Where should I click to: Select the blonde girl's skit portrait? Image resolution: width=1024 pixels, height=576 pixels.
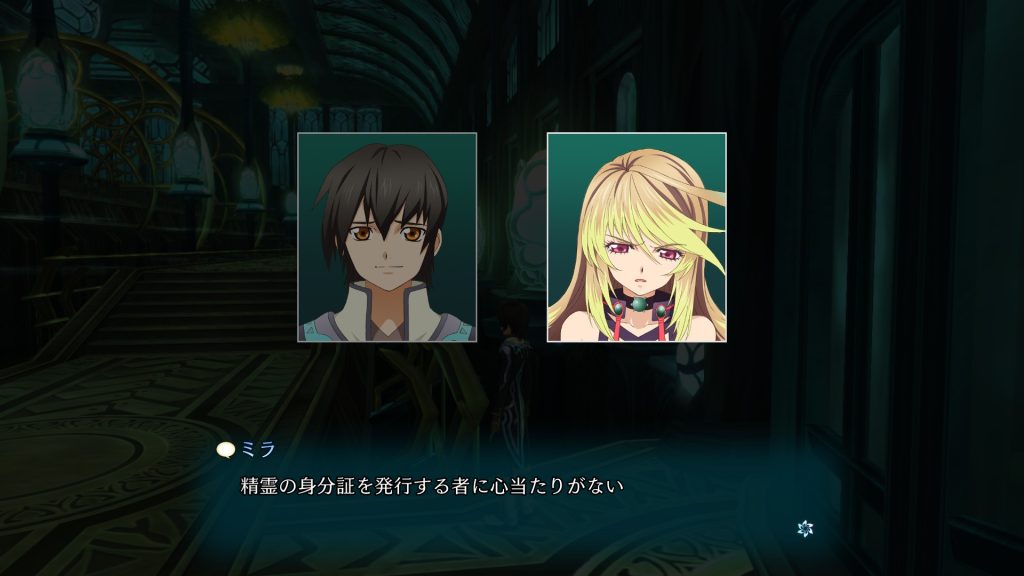[x=636, y=237]
